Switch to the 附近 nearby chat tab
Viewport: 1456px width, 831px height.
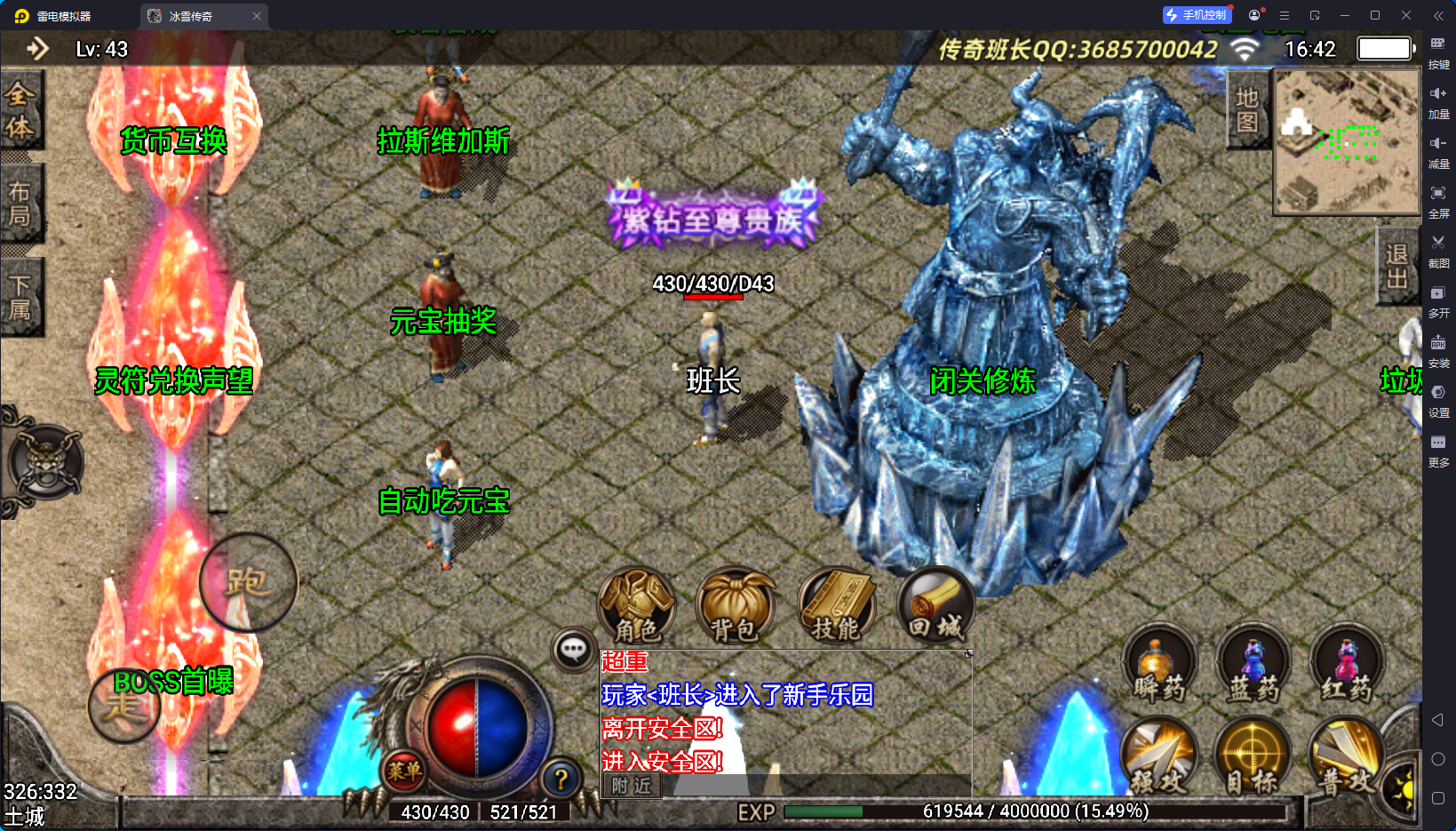632,786
